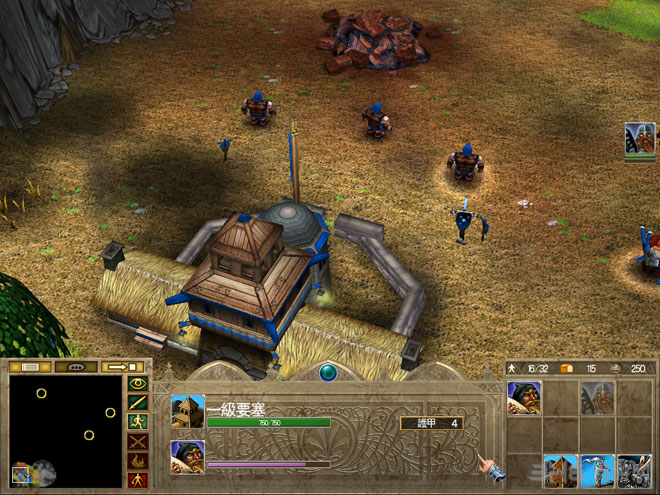The height and width of the screenshot is (495, 660).
Task: Click the selected keep building portrait
Action: click(187, 411)
